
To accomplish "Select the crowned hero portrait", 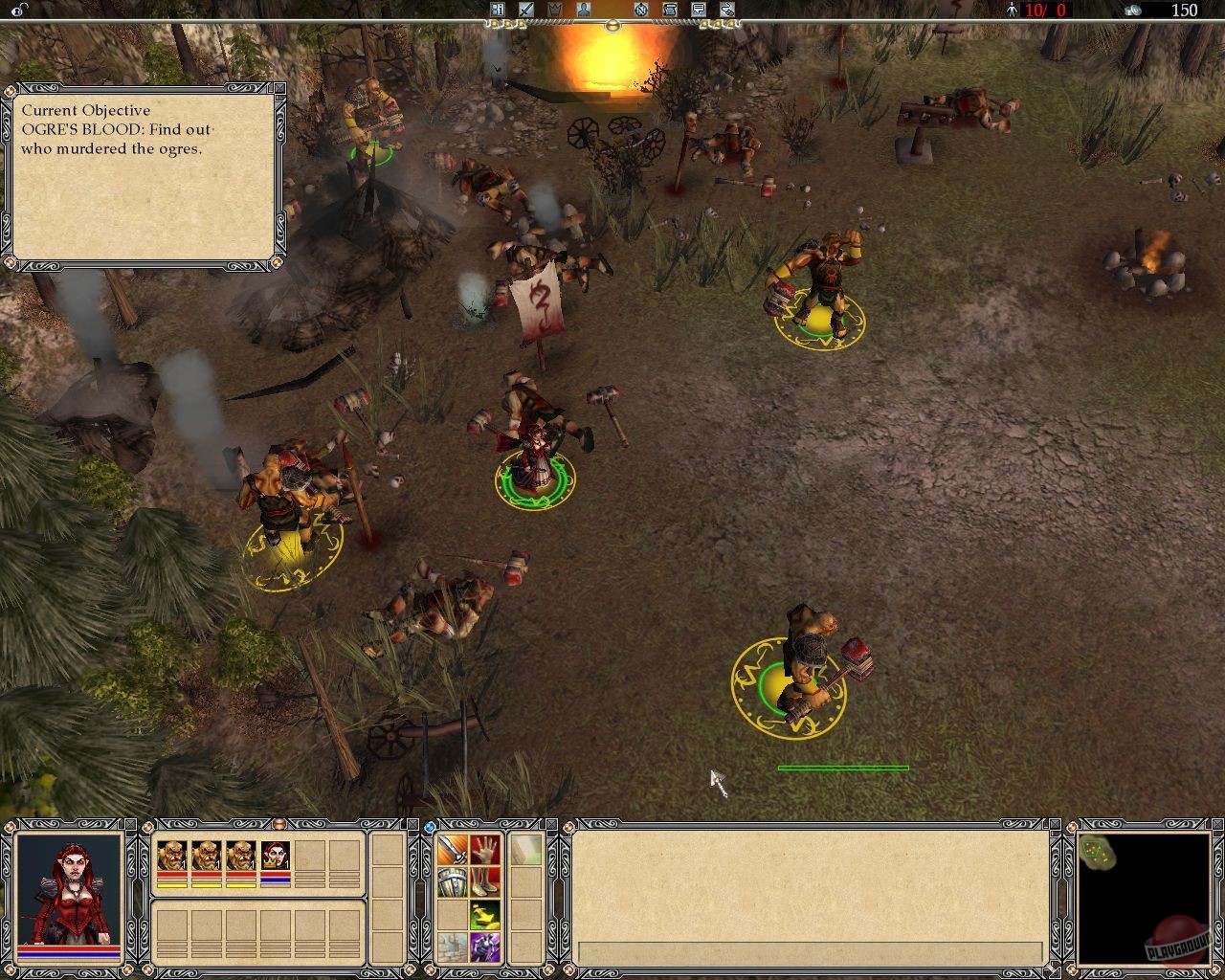I will pyautogui.click(x=276, y=855).
